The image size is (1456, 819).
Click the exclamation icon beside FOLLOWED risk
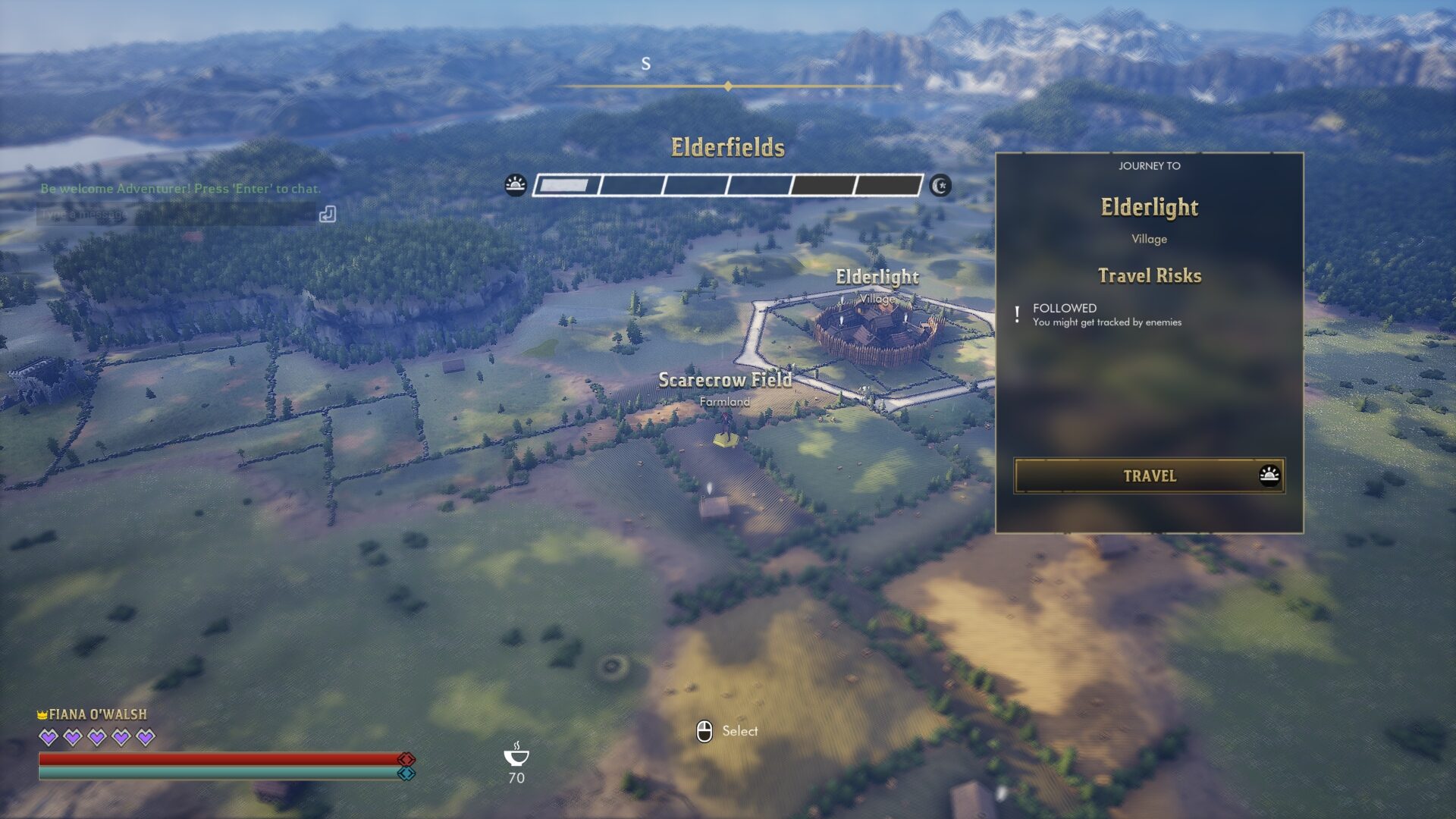pos(1017,313)
